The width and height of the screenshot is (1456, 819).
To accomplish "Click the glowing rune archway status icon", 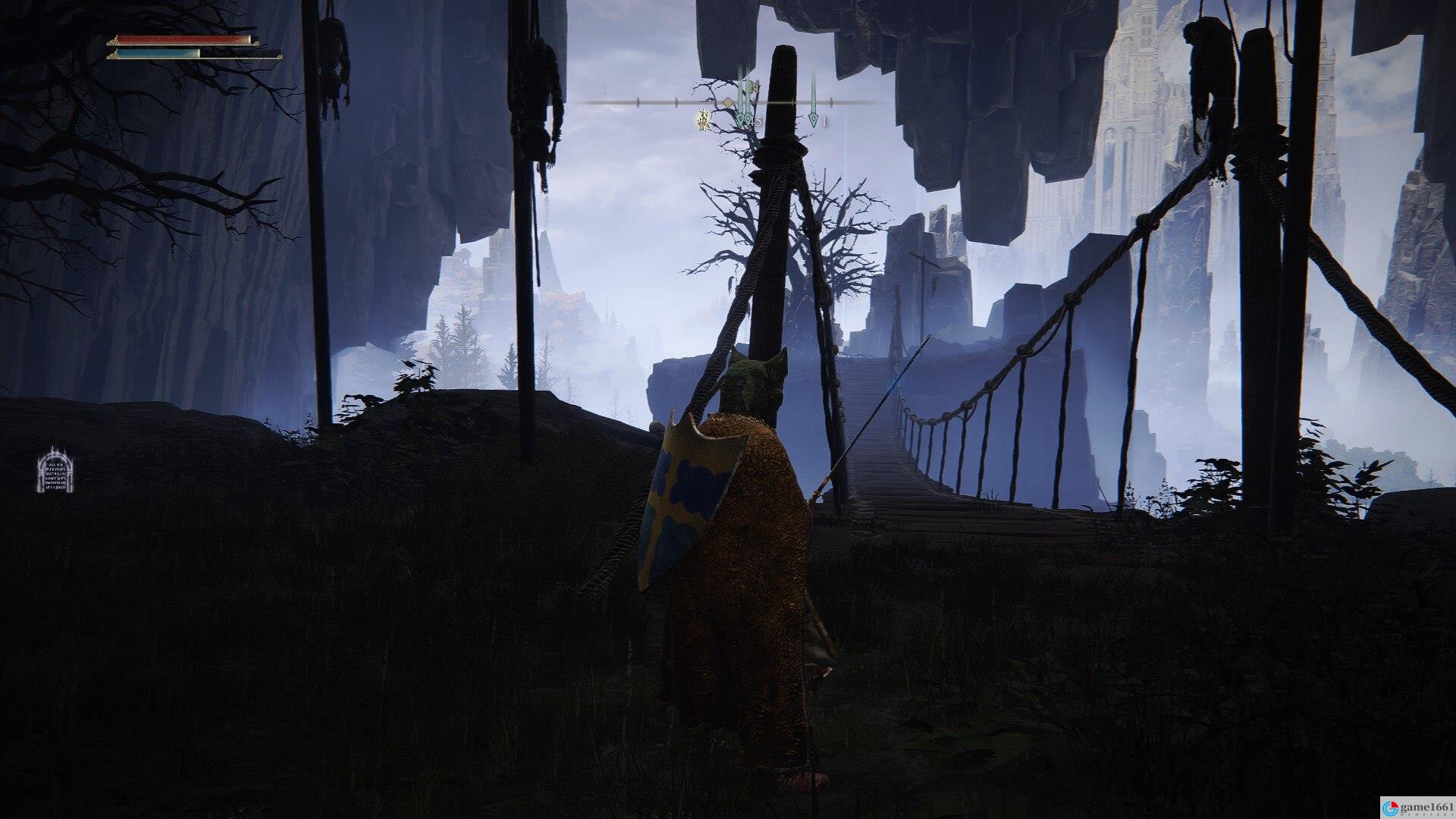I will point(55,470).
